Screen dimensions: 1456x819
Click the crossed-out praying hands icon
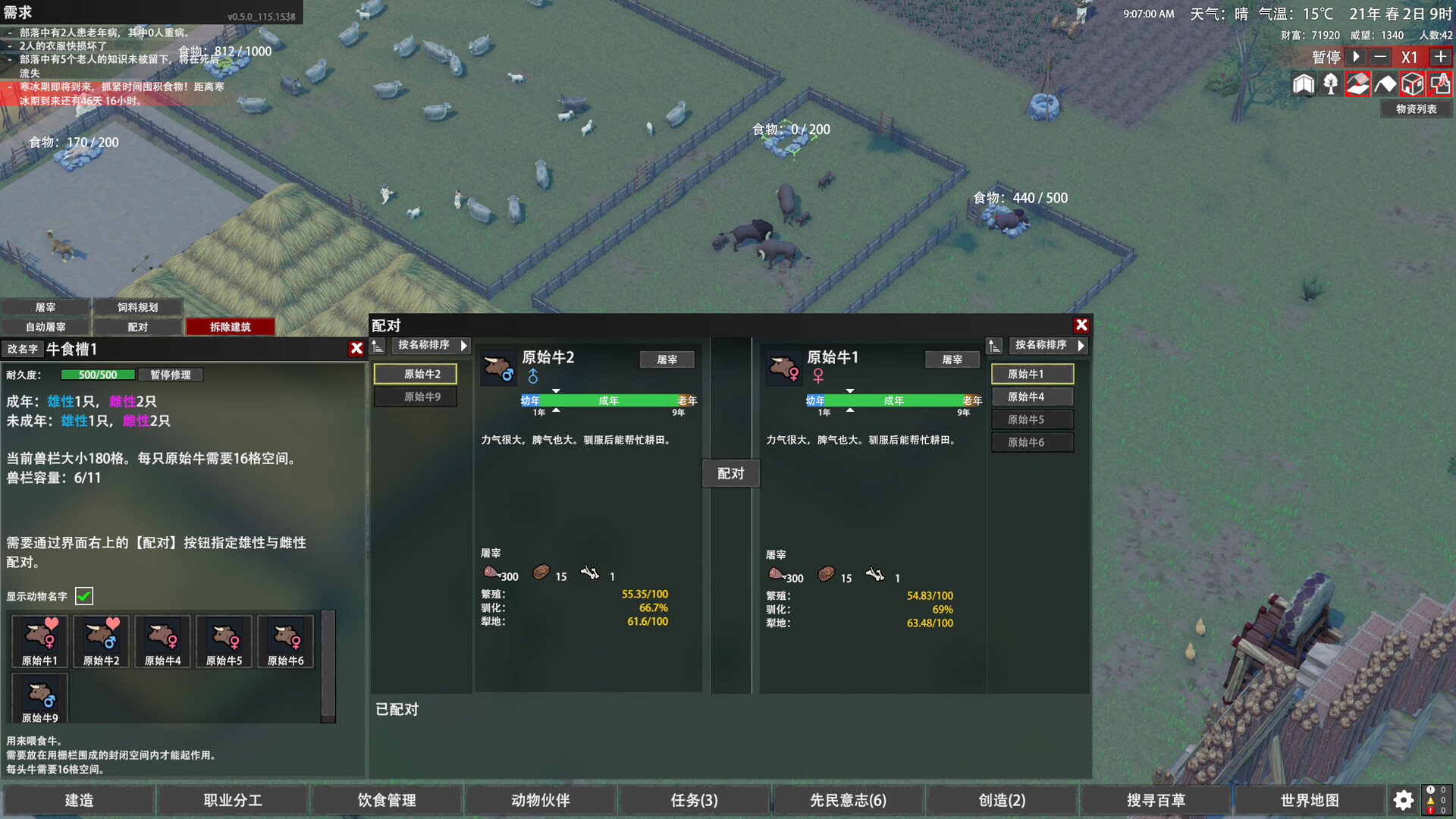click(x=1440, y=84)
